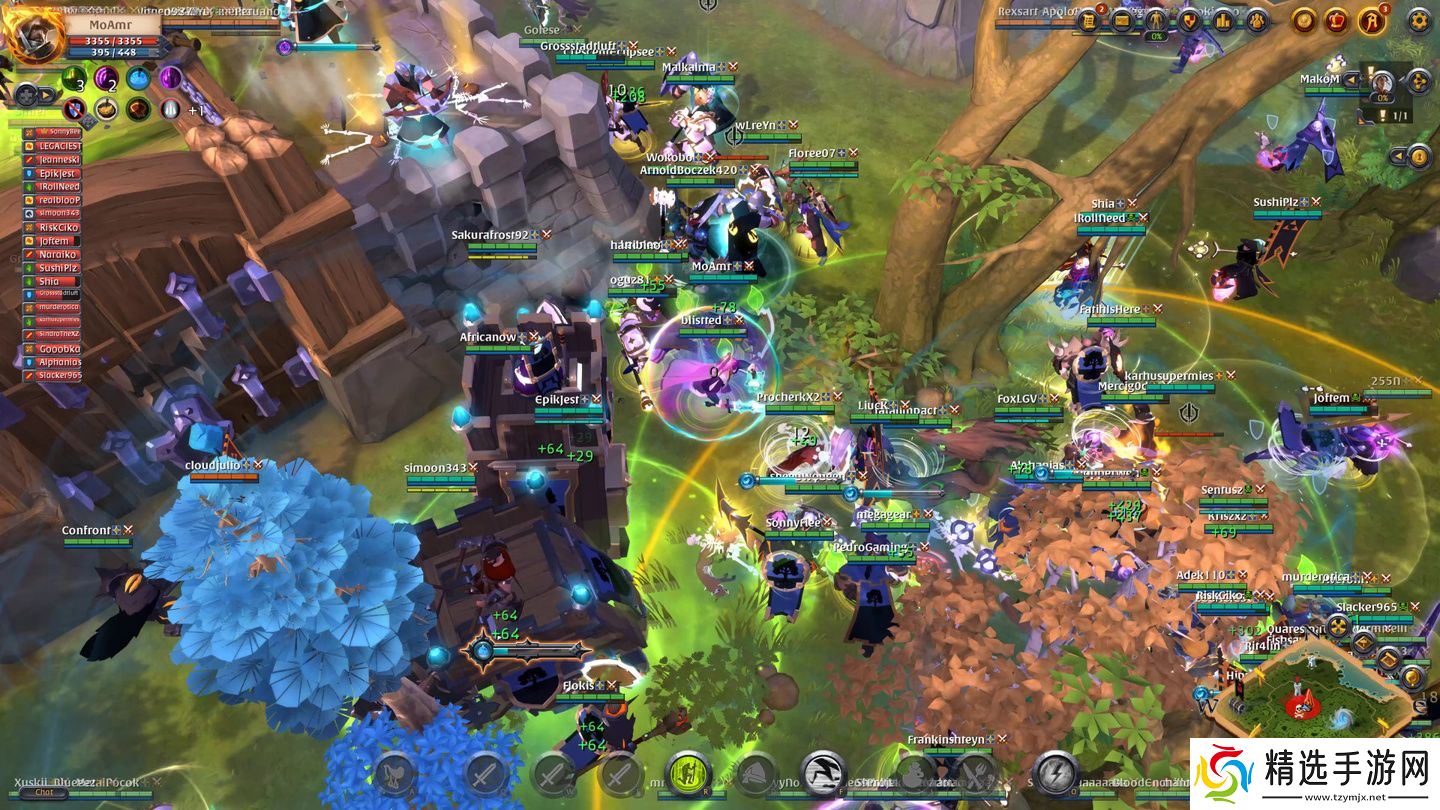The width and height of the screenshot is (1440, 810).
Task: Open the guild shield icon
Action: pos(1190,20)
